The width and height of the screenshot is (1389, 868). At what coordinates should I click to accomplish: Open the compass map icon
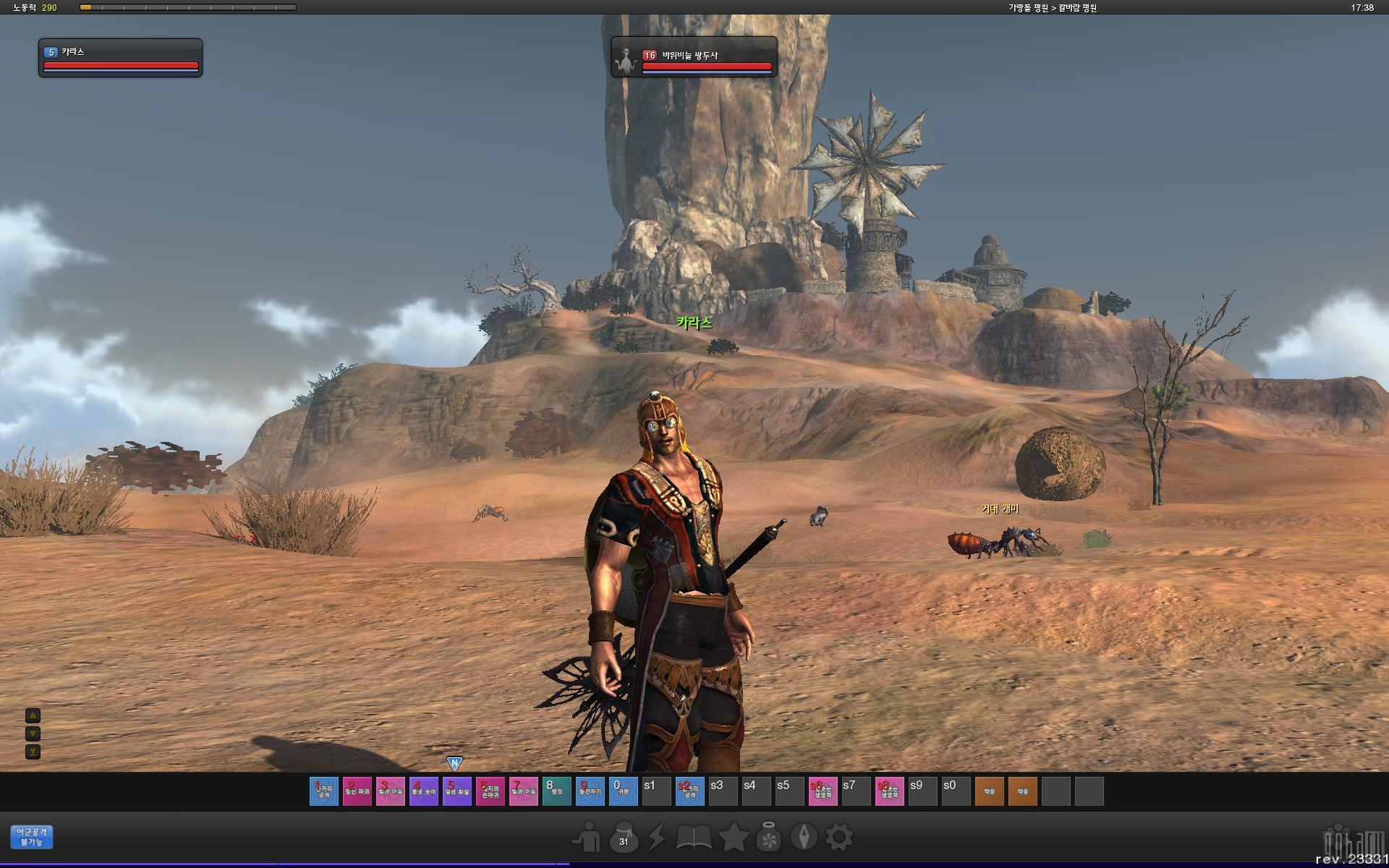[x=804, y=838]
